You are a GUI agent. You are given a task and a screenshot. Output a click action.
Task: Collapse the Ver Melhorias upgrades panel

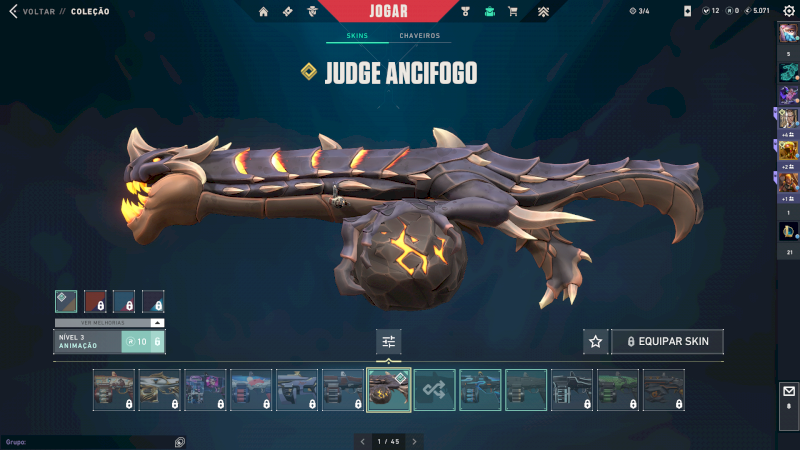click(157, 323)
